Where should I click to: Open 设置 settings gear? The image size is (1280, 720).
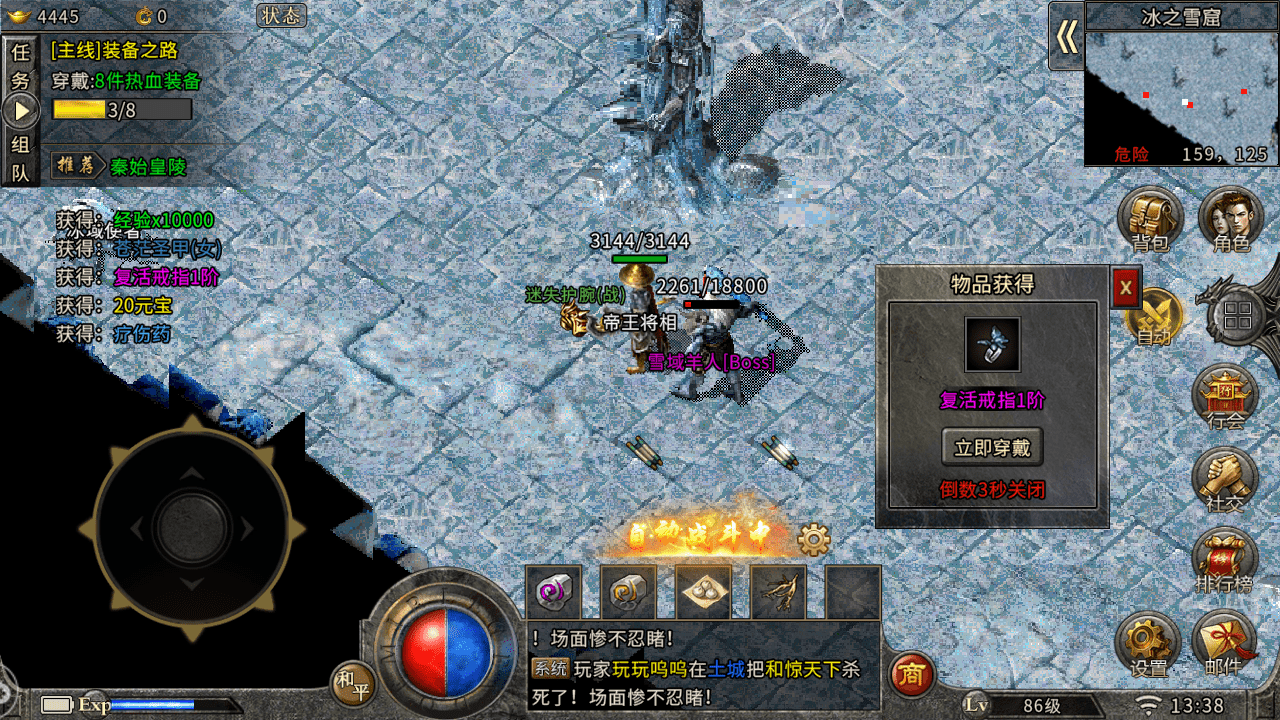(x=1148, y=645)
